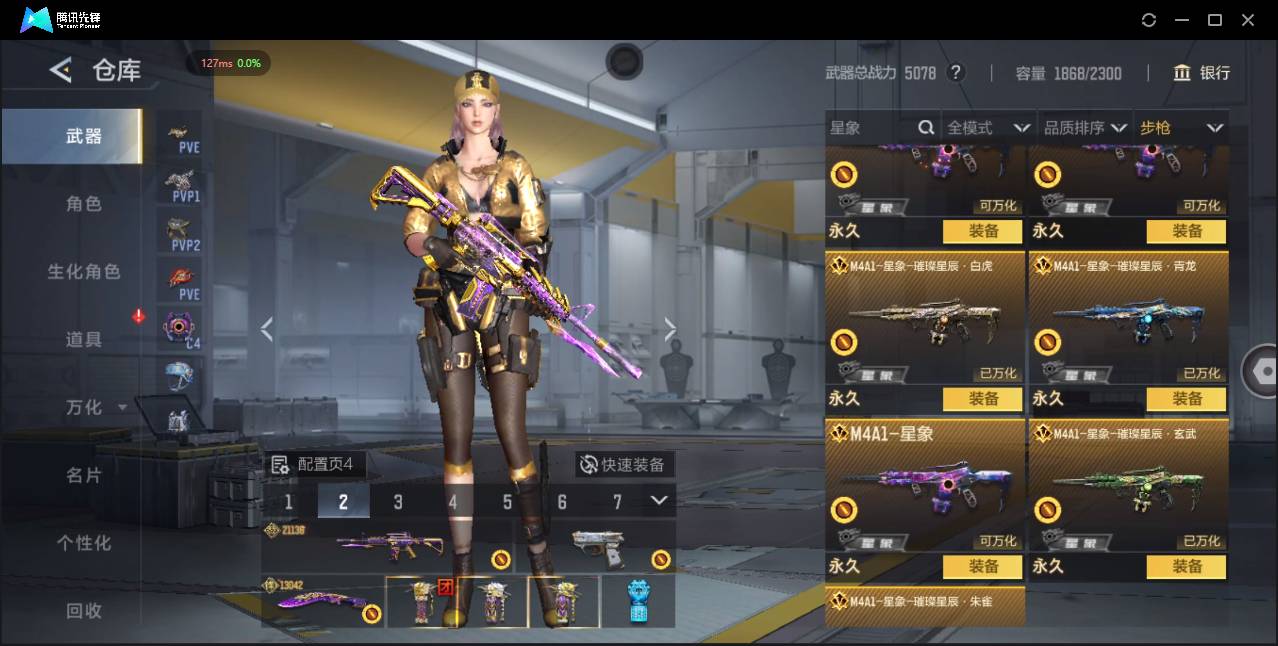The image size is (1278, 646).
Task: Switch to the 角色 character tab
Action: [x=83, y=204]
